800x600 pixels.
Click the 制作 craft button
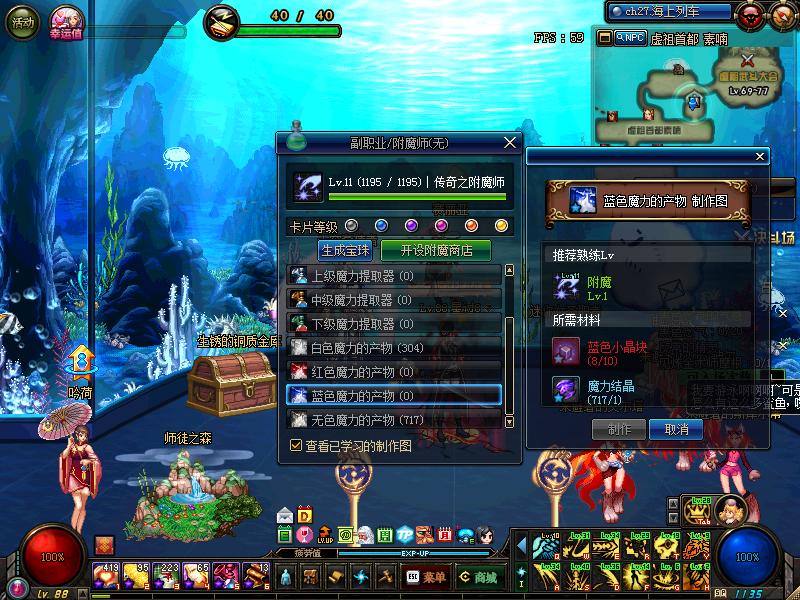(x=620, y=429)
